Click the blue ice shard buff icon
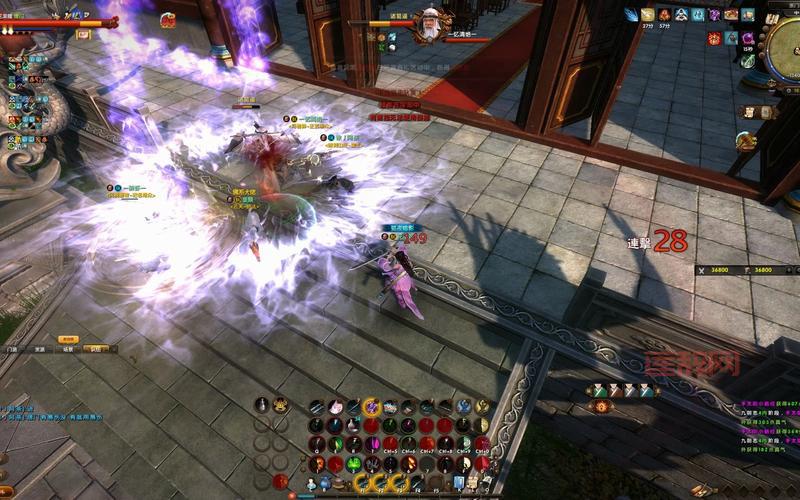Viewport: 800px width, 500px height. [632, 15]
